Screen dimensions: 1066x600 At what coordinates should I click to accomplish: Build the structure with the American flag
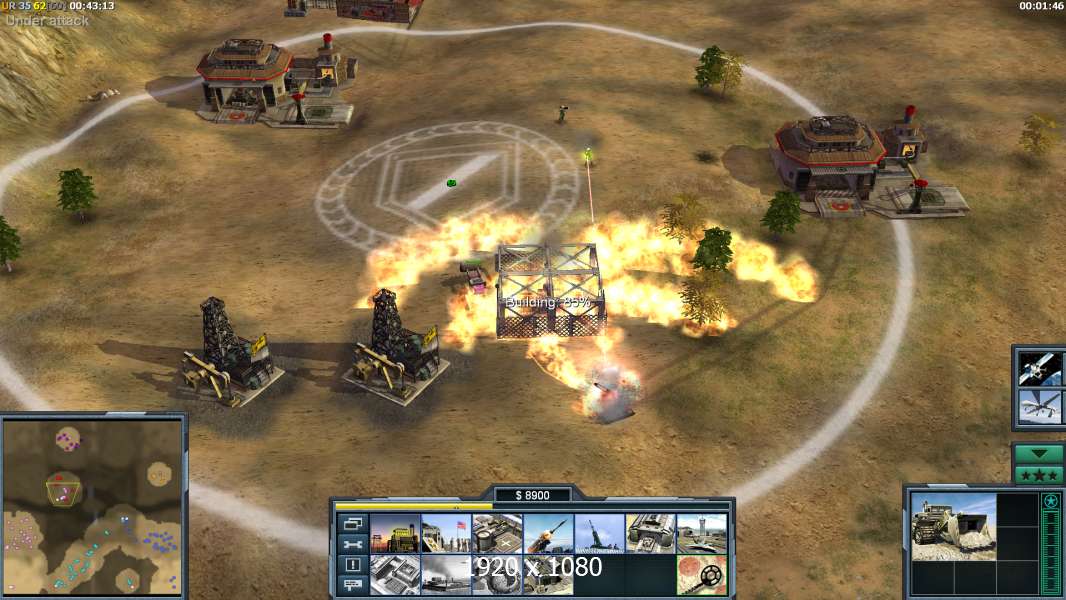click(x=446, y=534)
